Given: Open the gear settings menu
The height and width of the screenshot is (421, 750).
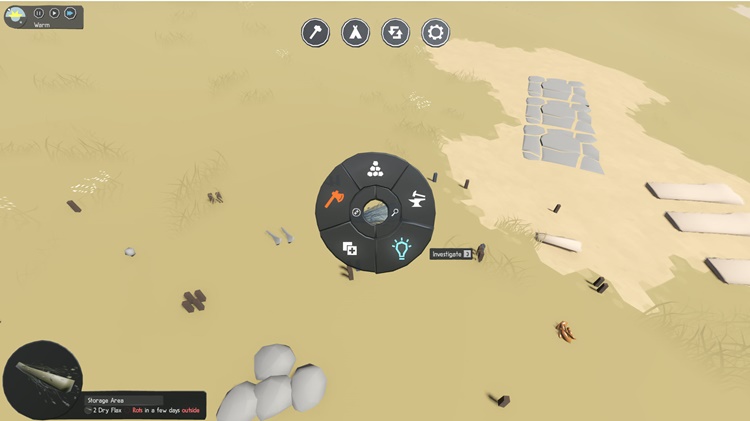Looking at the screenshot, I should 435,32.
